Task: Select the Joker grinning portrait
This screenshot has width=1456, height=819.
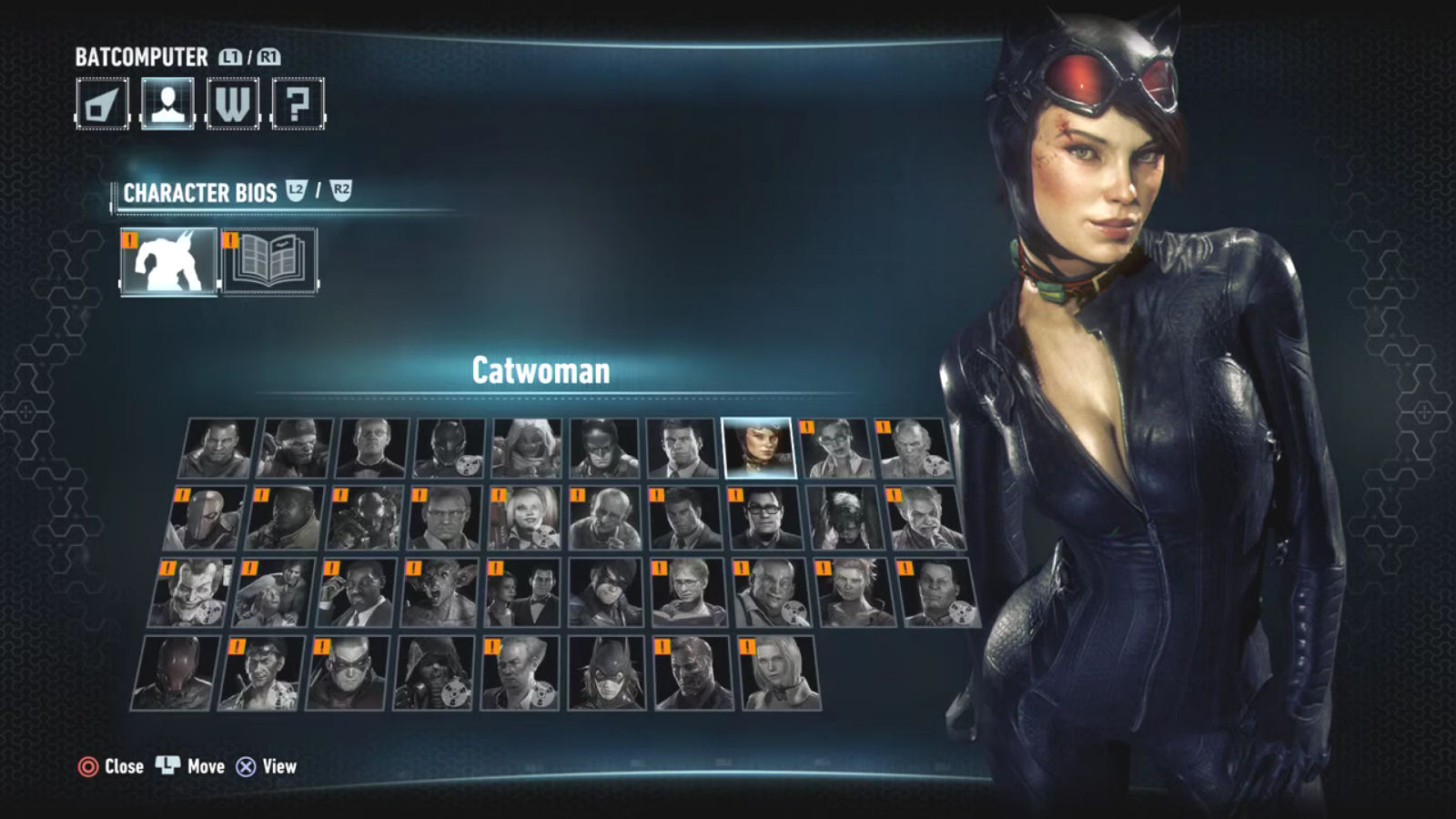Action: tap(189, 593)
